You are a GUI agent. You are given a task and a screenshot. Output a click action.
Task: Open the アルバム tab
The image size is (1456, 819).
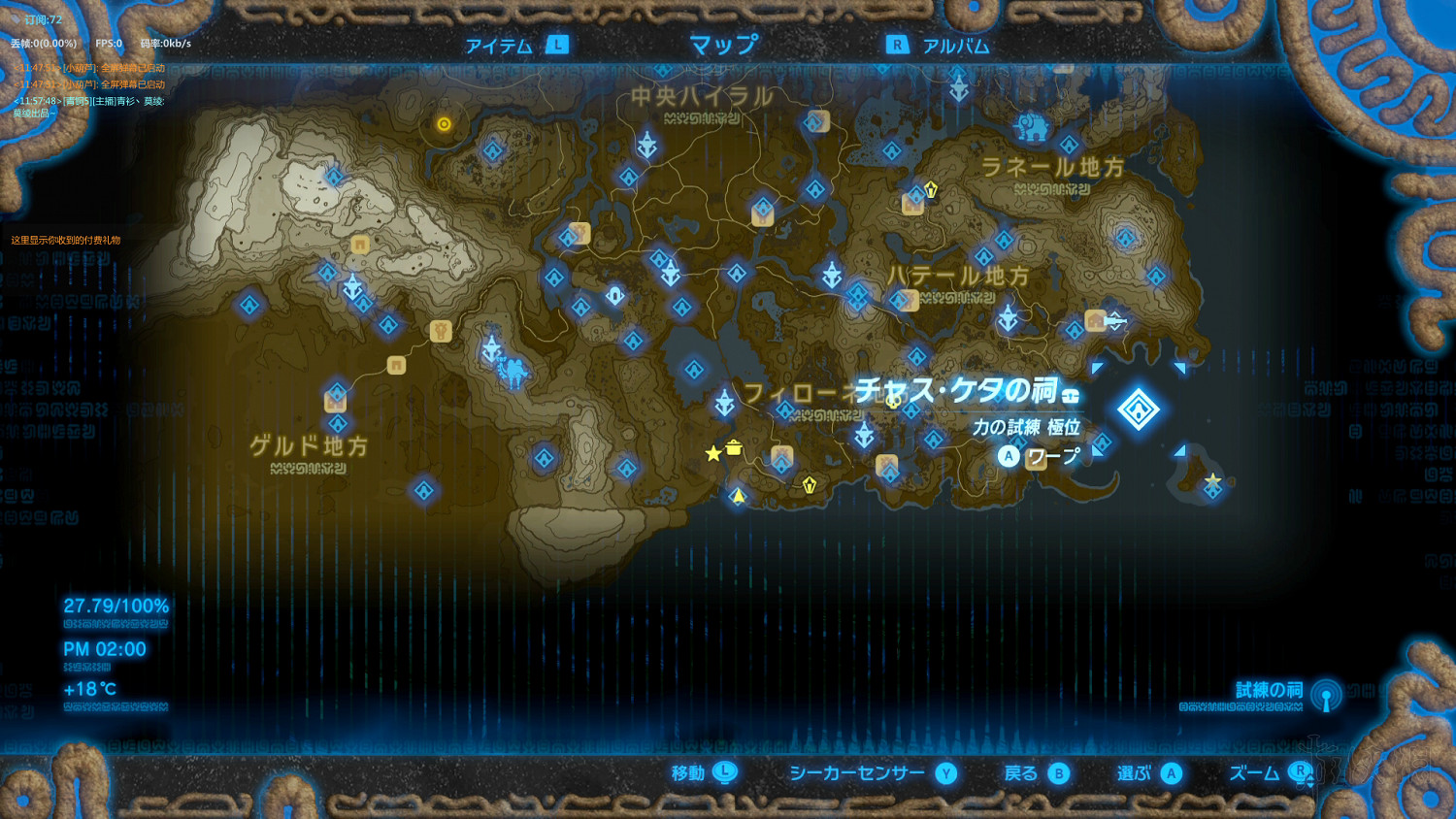(956, 44)
